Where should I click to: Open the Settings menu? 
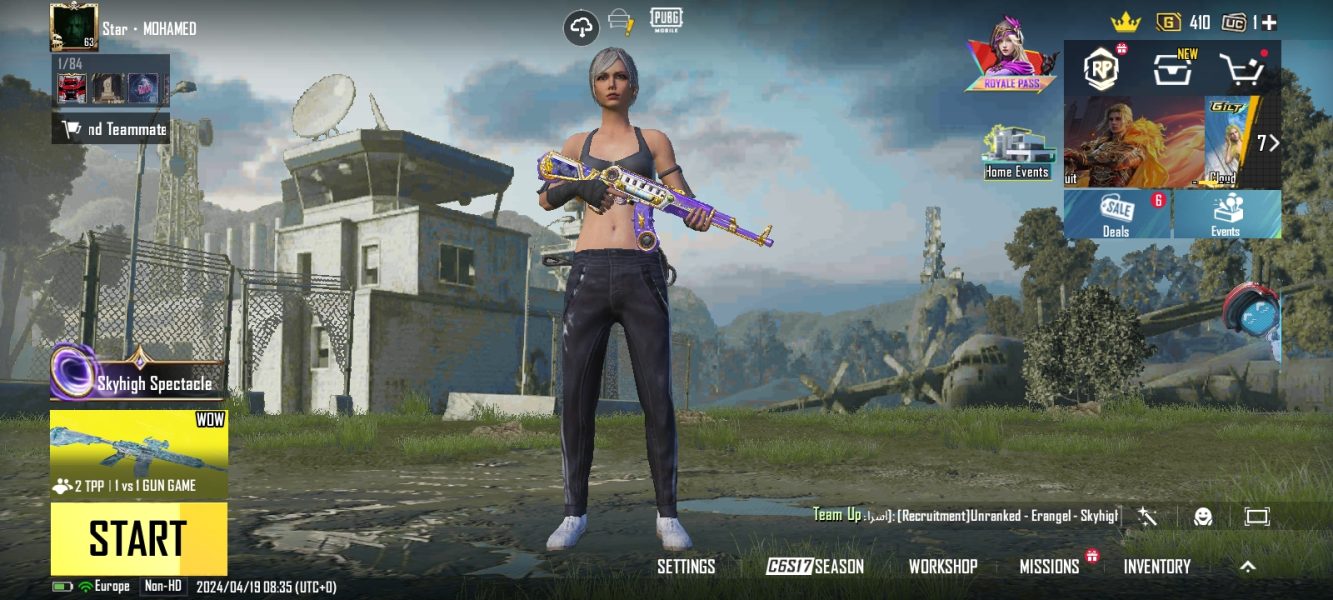(686, 566)
